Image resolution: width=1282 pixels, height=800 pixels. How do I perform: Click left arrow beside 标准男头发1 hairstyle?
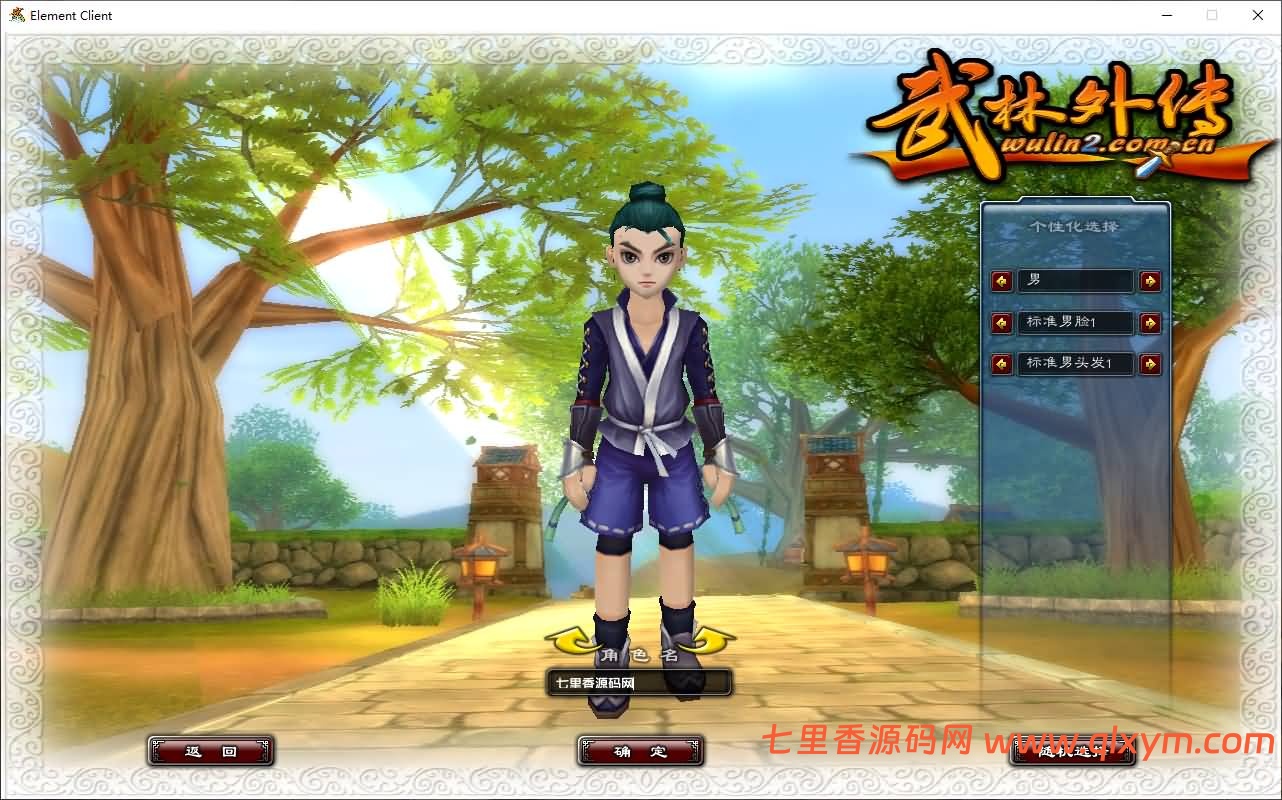point(1001,363)
